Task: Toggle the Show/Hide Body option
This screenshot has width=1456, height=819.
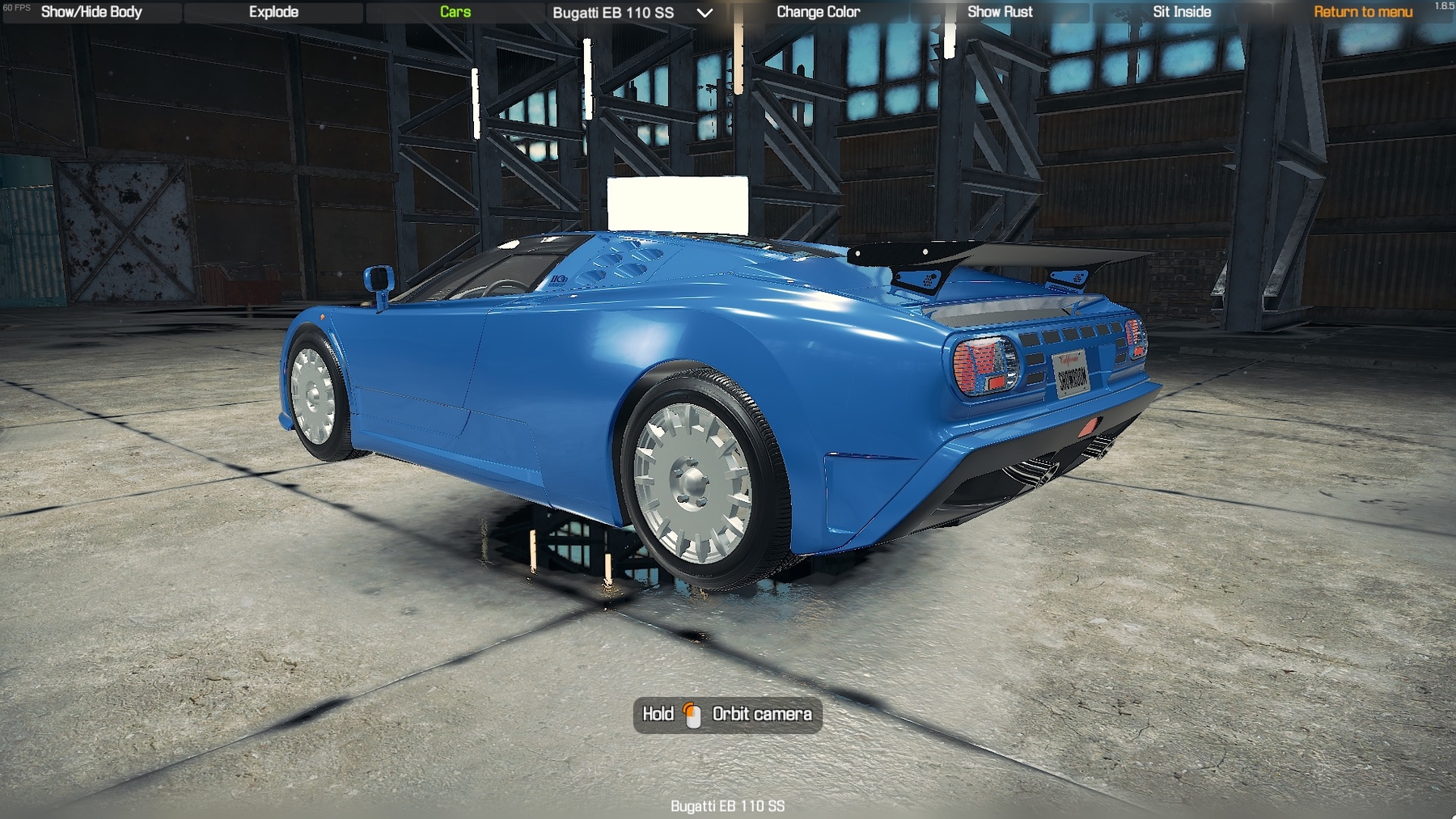Action: [x=91, y=12]
